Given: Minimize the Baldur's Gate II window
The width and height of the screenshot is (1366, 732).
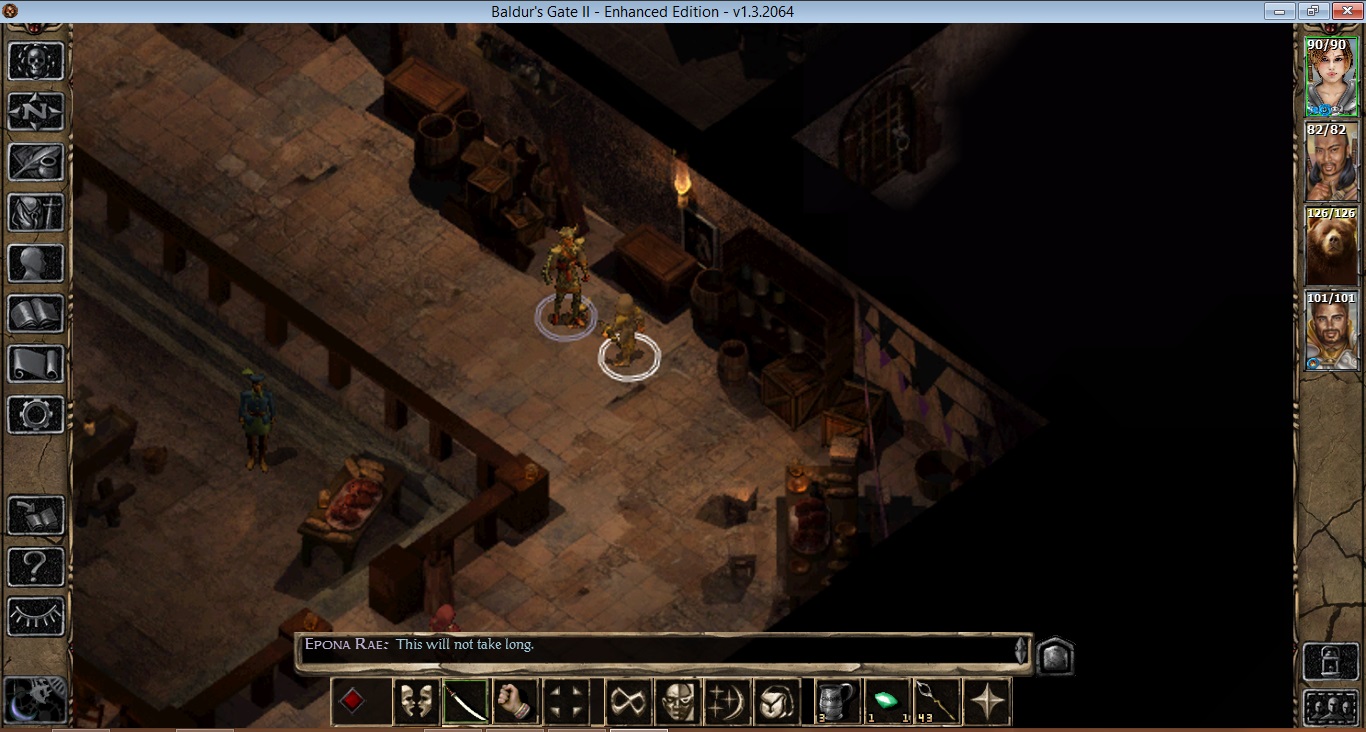Looking at the screenshot, I should pos(1280,12).
